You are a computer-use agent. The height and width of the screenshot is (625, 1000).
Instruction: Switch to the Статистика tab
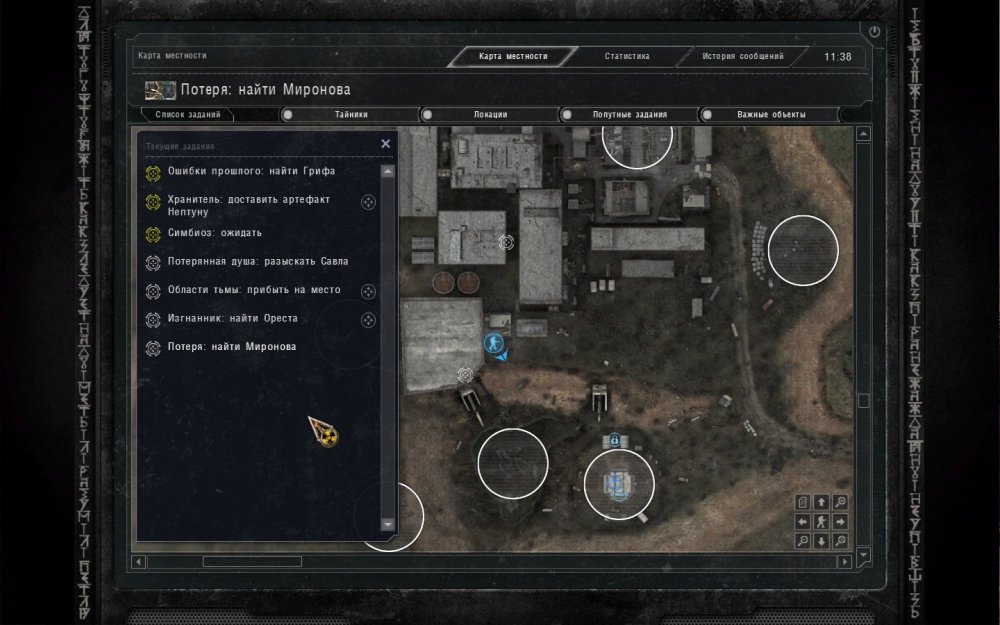point(627,56)
